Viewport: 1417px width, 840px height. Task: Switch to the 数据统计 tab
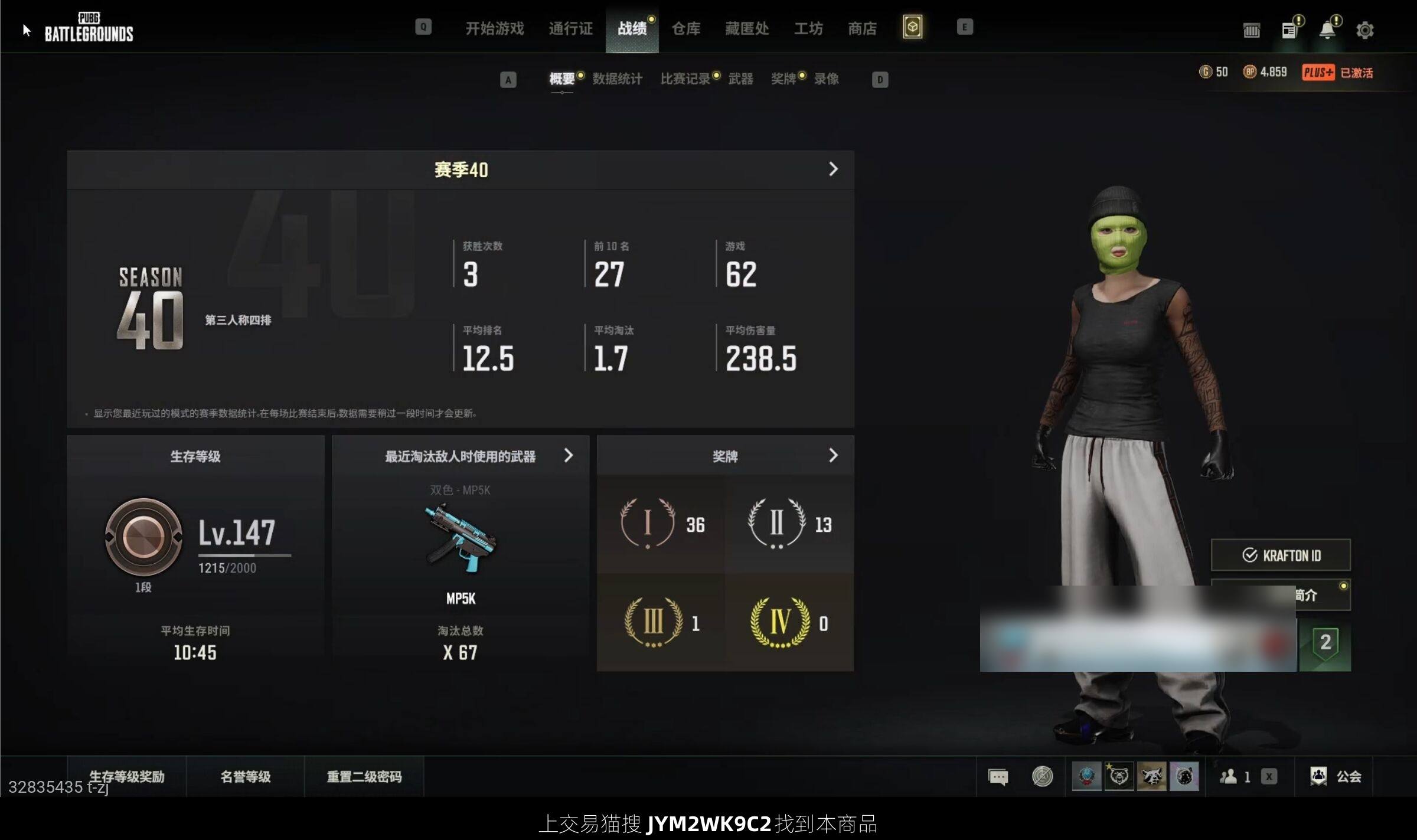(617, 79)
